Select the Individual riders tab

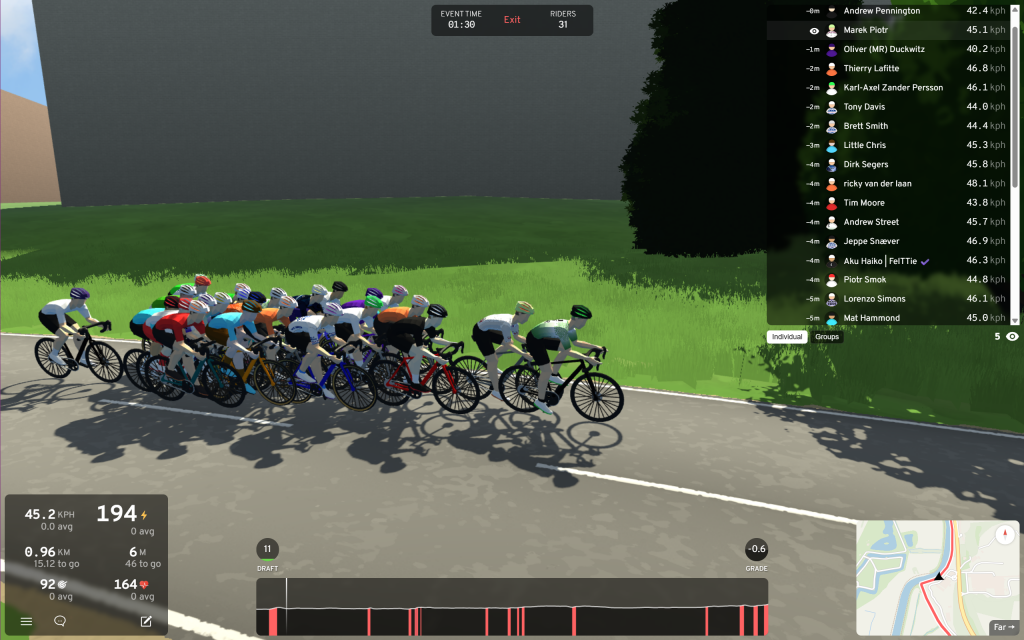tap(787, 337)
